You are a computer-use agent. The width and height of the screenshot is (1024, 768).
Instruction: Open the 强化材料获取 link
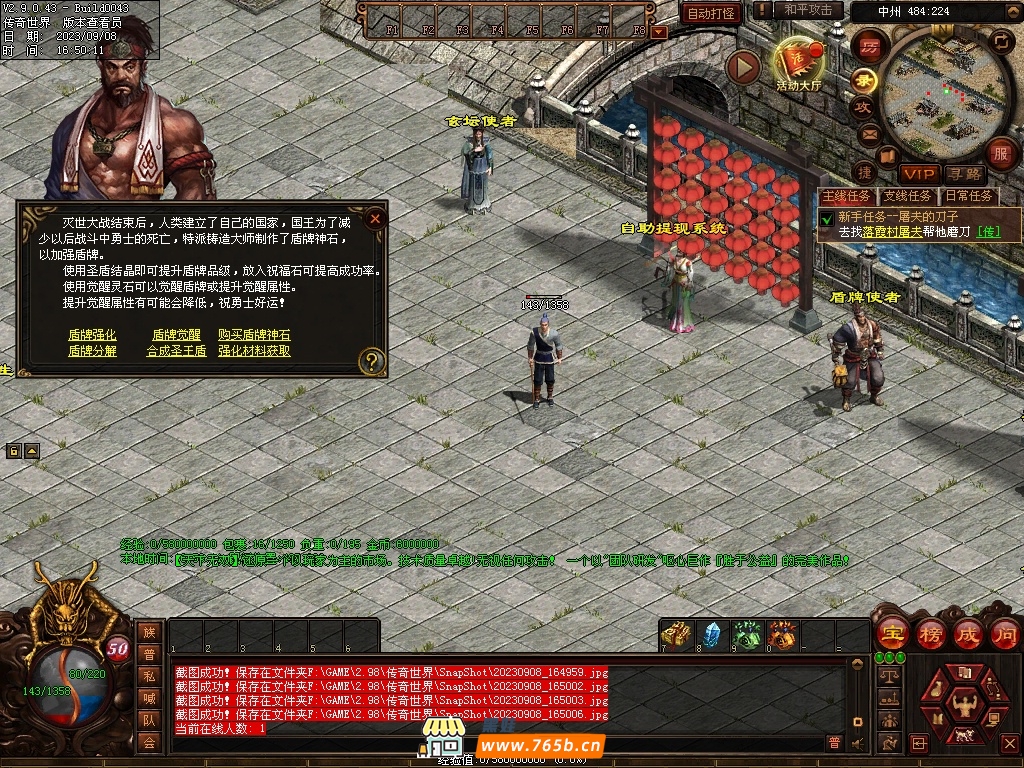click(254, 351)
